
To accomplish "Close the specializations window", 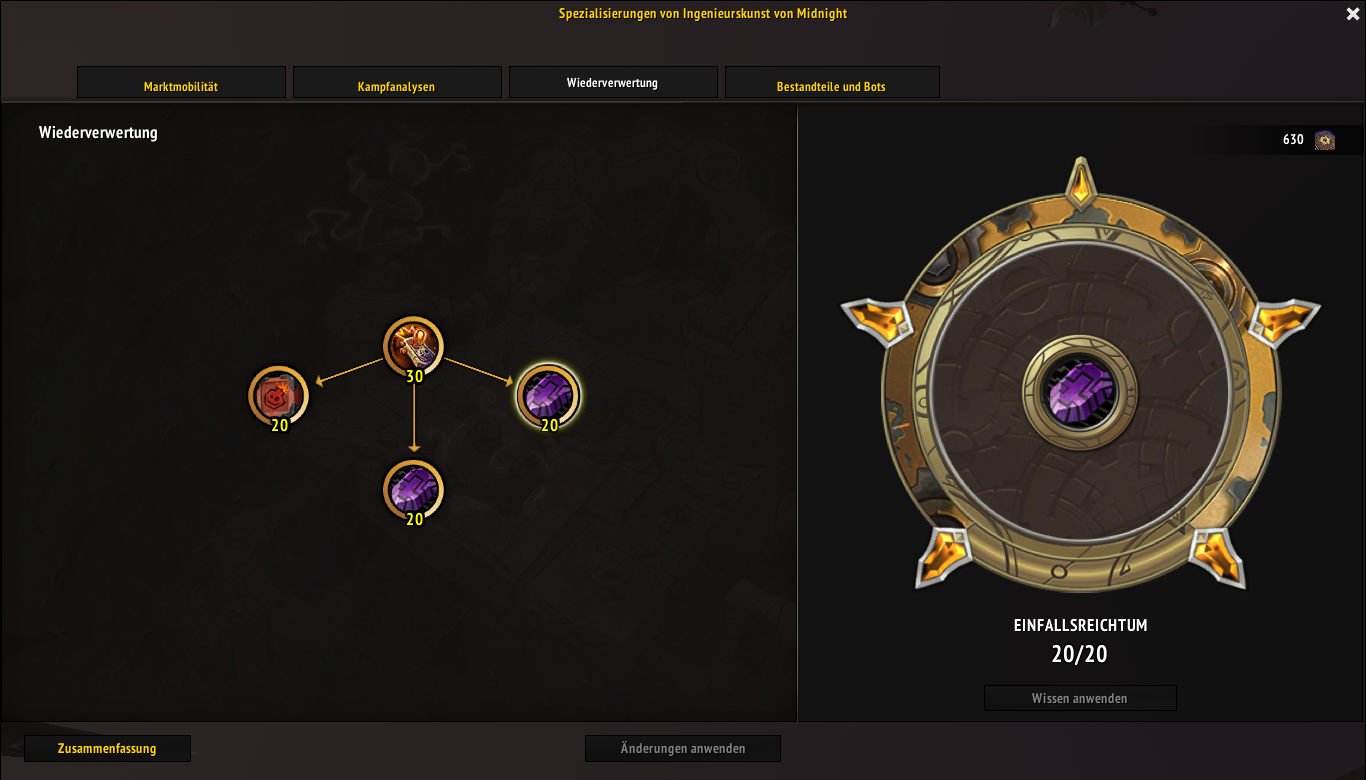I will pyautogui.click(x=1352, y=14).
